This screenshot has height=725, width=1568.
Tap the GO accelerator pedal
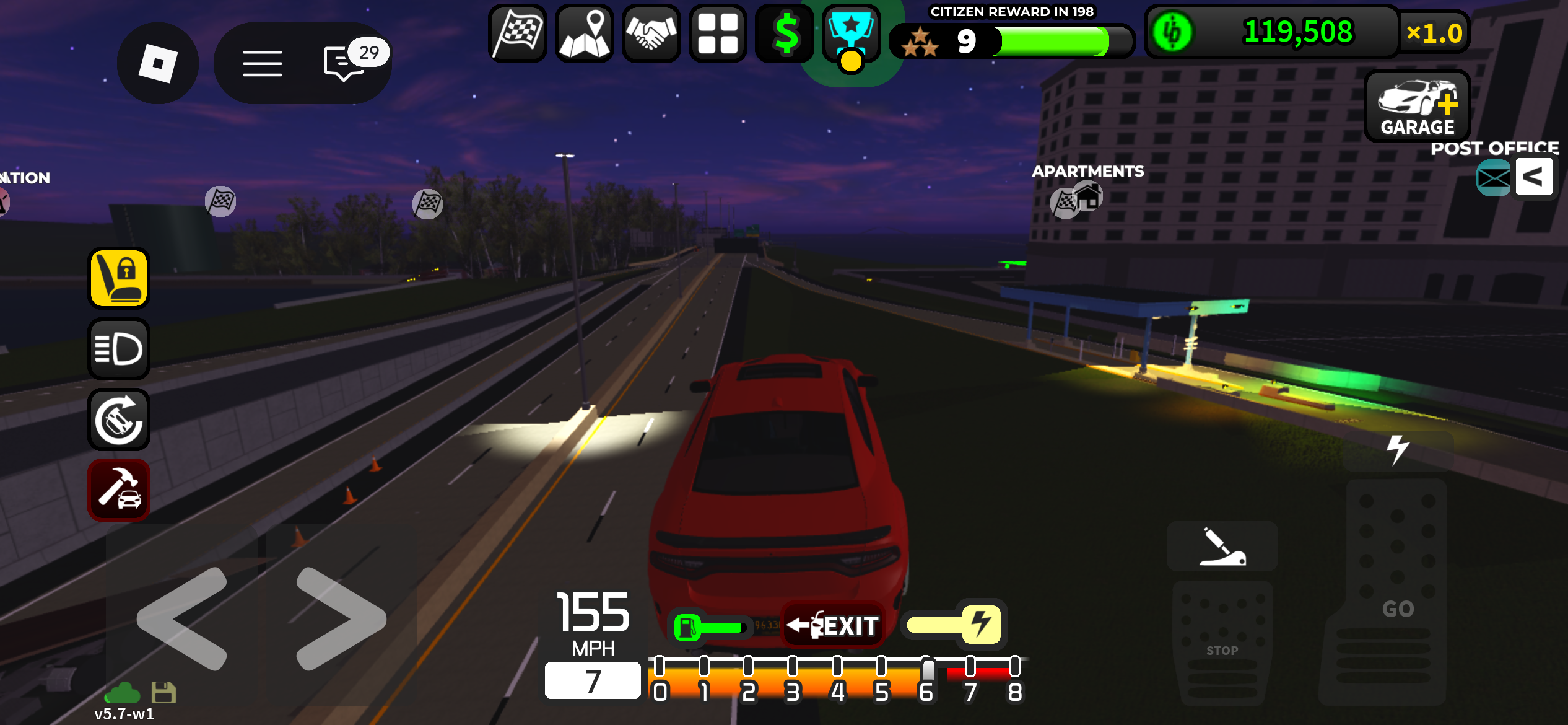point(1397,595)
